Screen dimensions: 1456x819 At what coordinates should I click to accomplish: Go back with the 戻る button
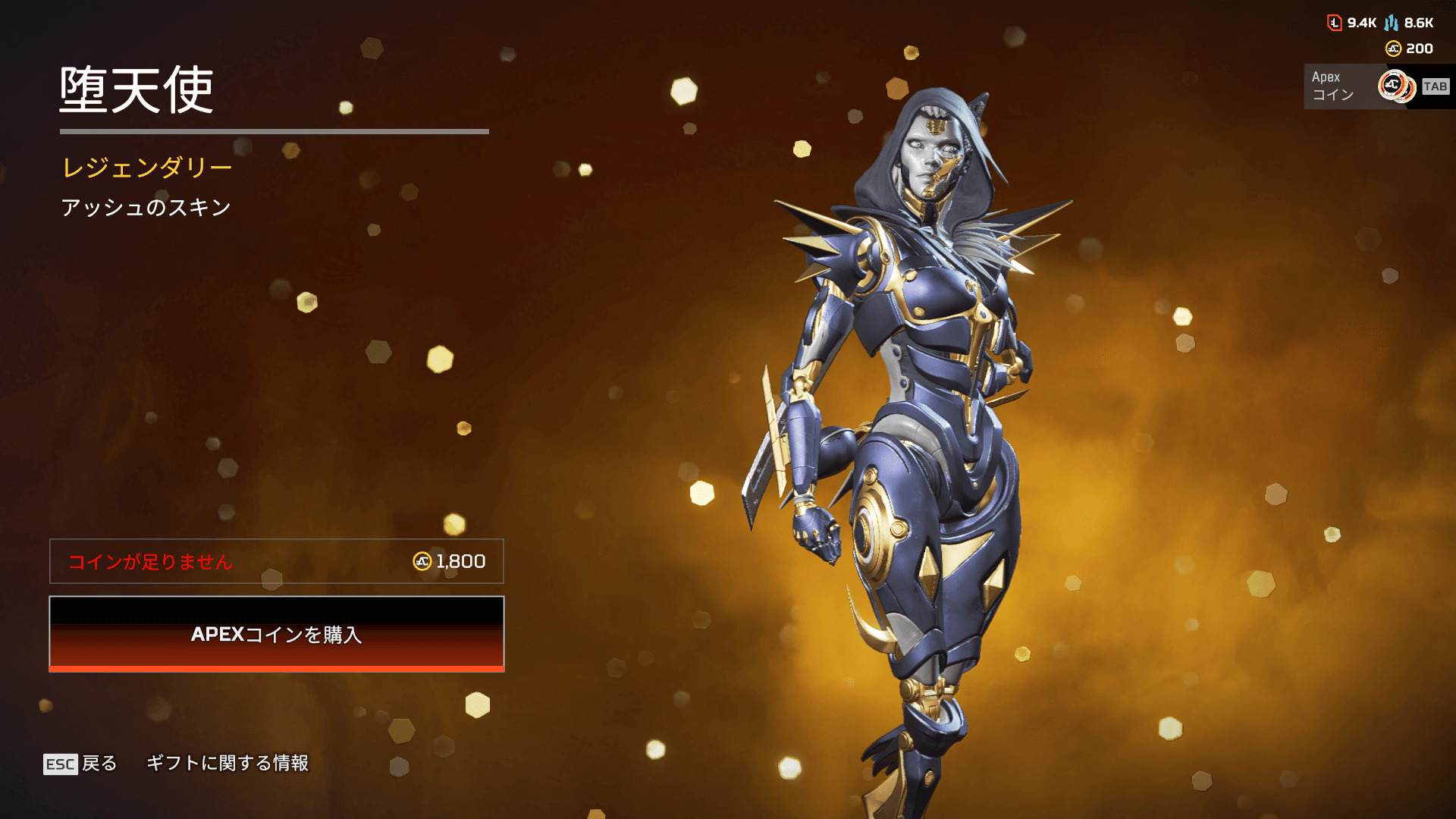(x=81, y=763)
